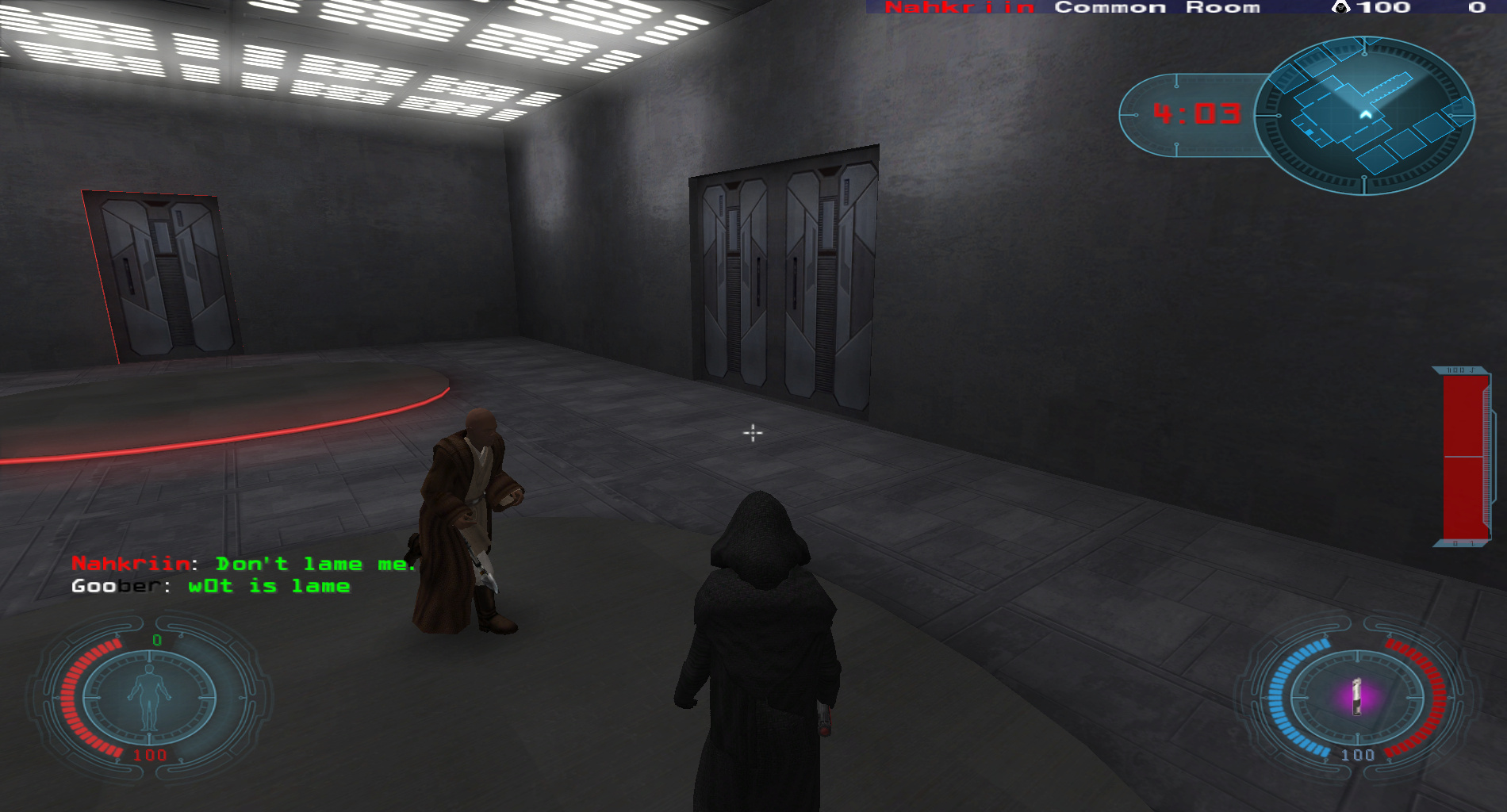Click the circular radar minimap
This screenshot has height=812, width=1507.
tap(1364, 116)
